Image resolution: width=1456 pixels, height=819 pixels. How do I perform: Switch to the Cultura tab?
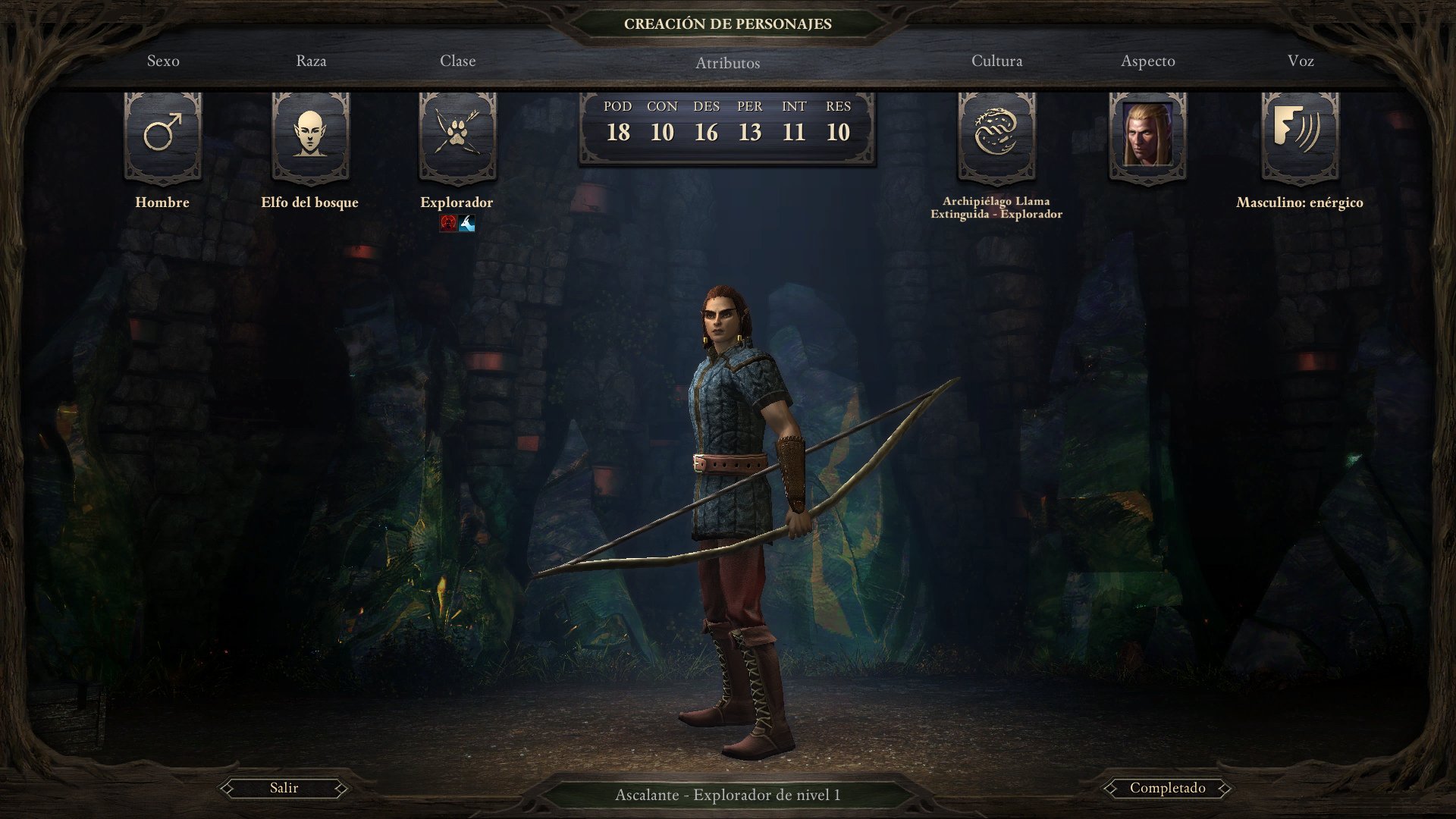point(996,61)
